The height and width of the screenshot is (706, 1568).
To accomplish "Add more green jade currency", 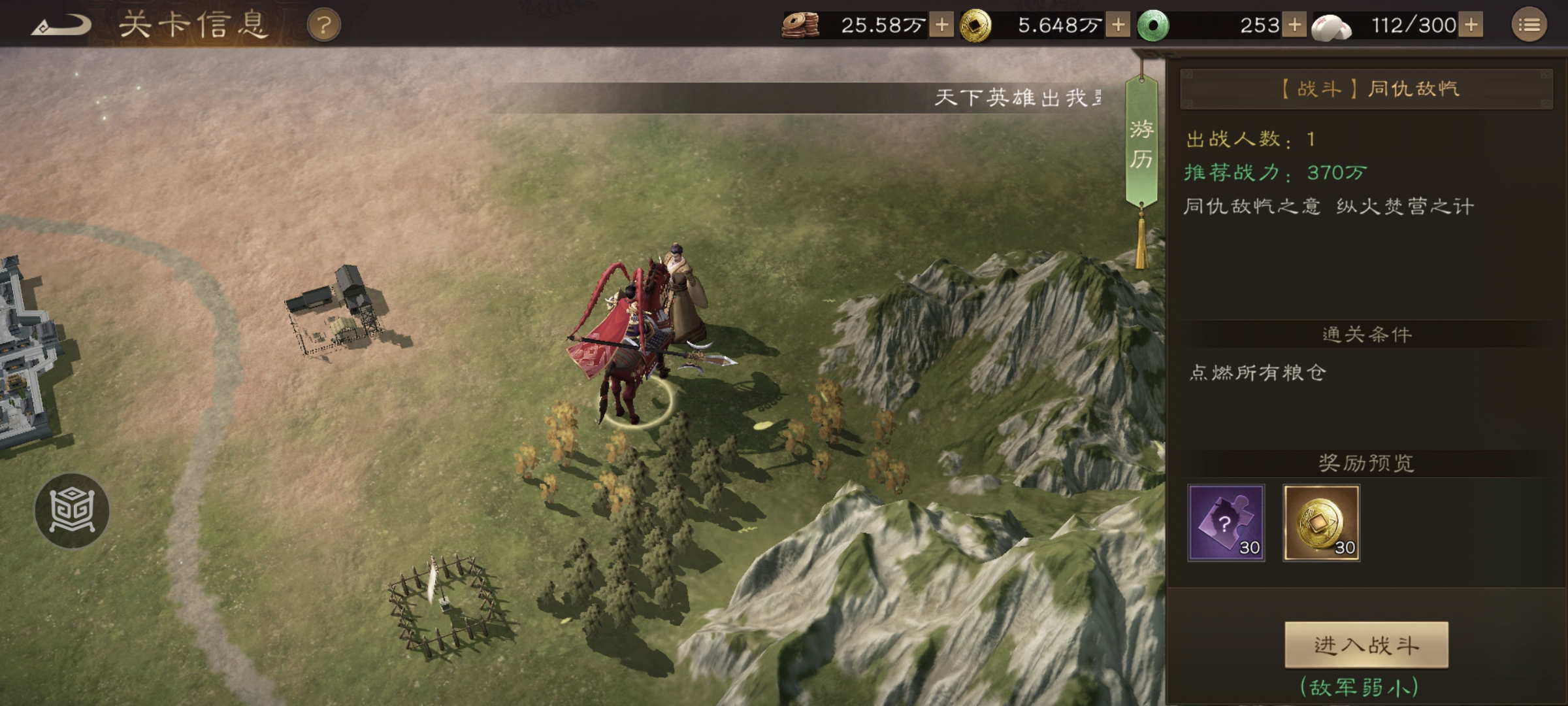I will pyautogui.click(x=1294, y=25).
